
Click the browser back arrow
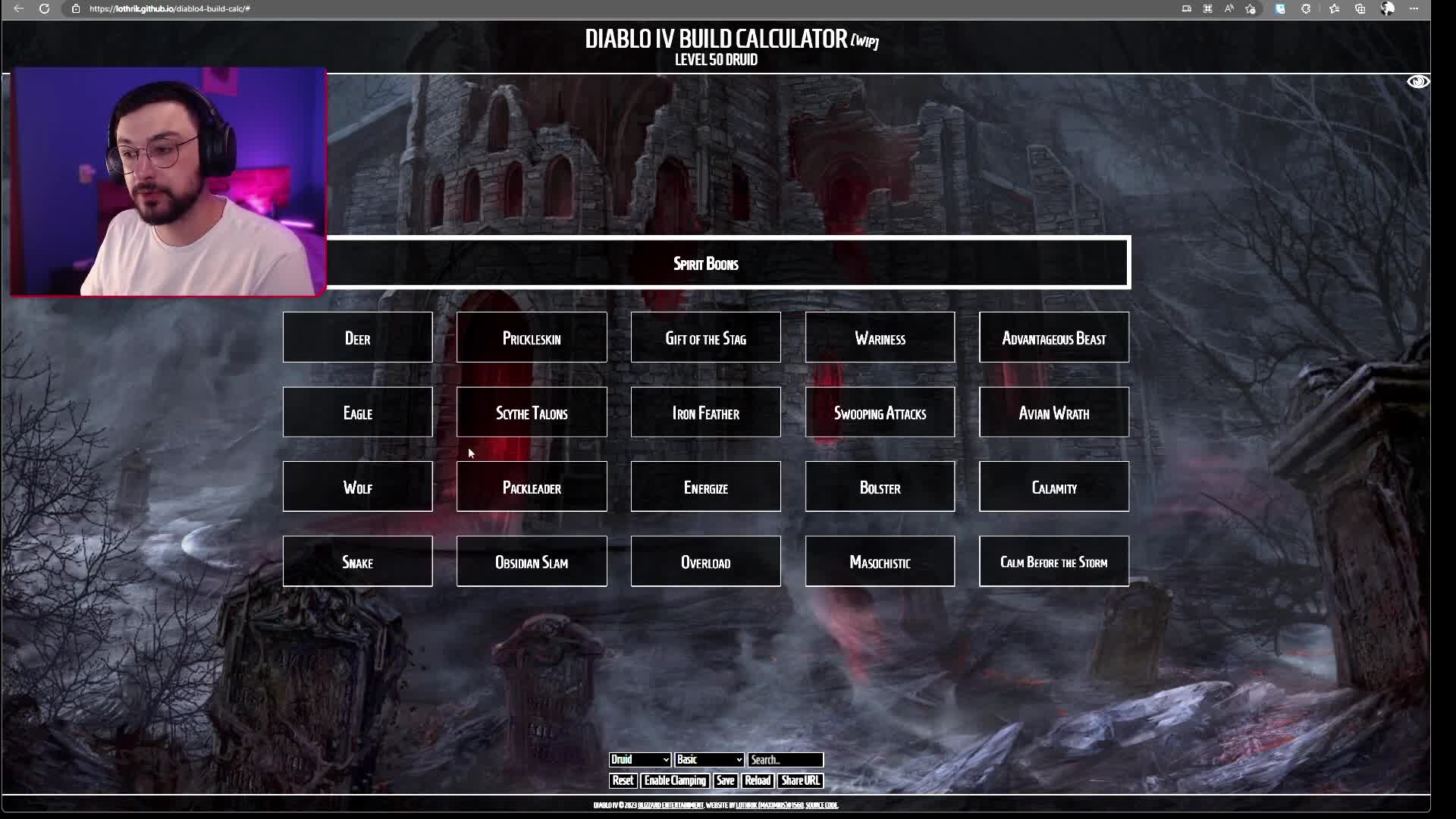click(x=18, y=9)
